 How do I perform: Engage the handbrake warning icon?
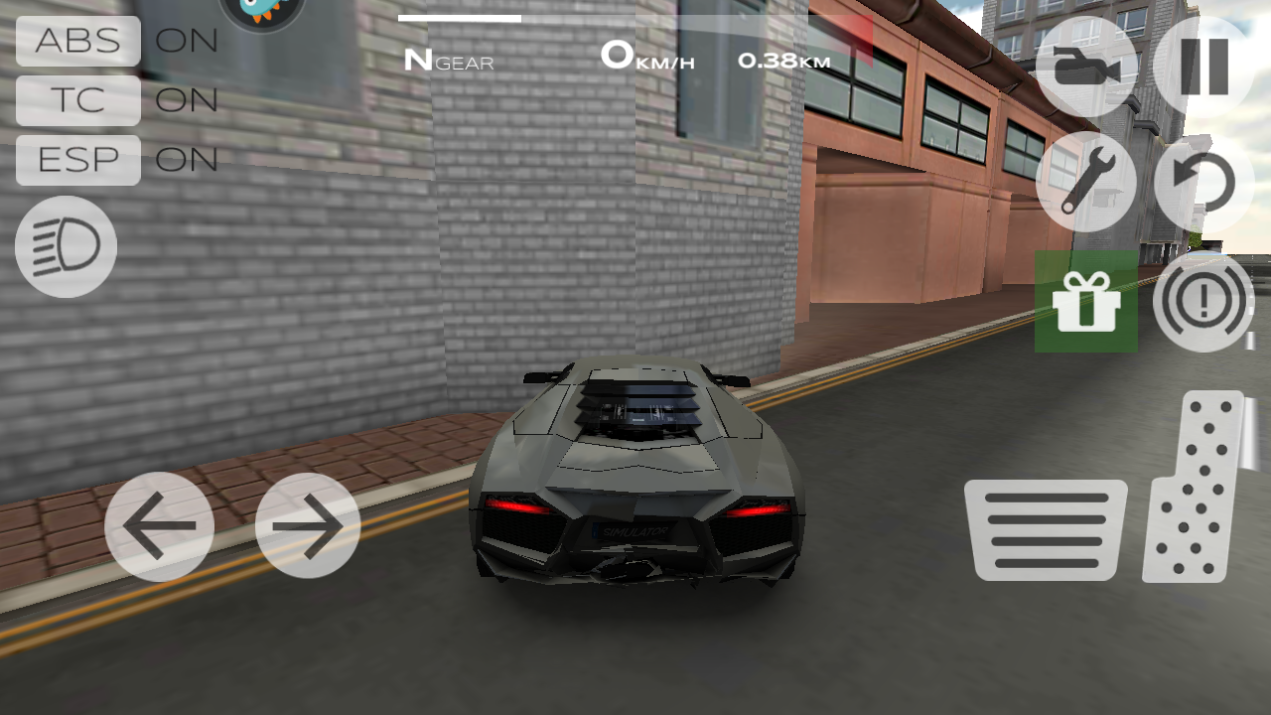click(x=1203, y=301)
